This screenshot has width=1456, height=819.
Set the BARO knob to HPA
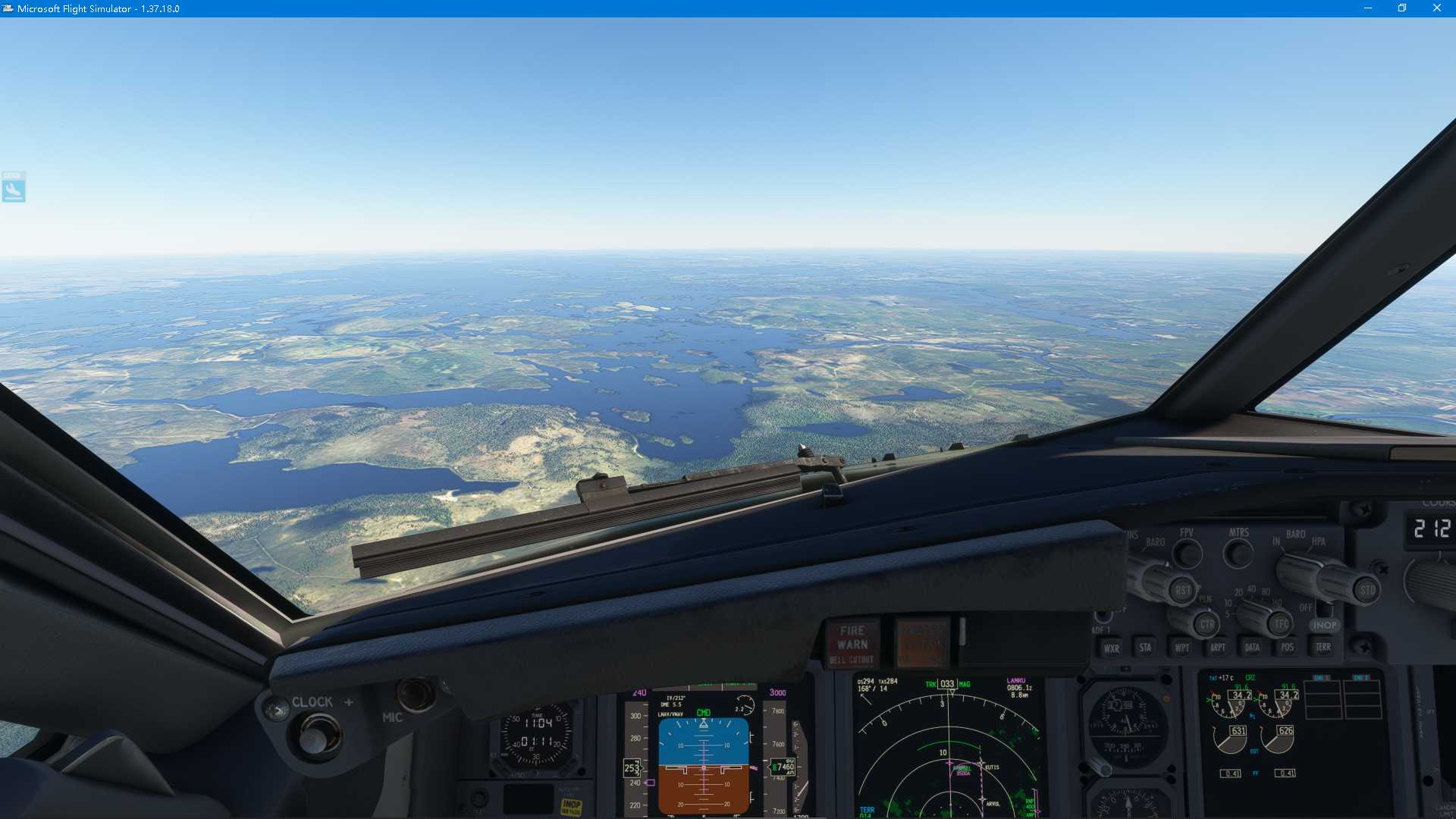pyautogui.click(x=1320, y=541)
